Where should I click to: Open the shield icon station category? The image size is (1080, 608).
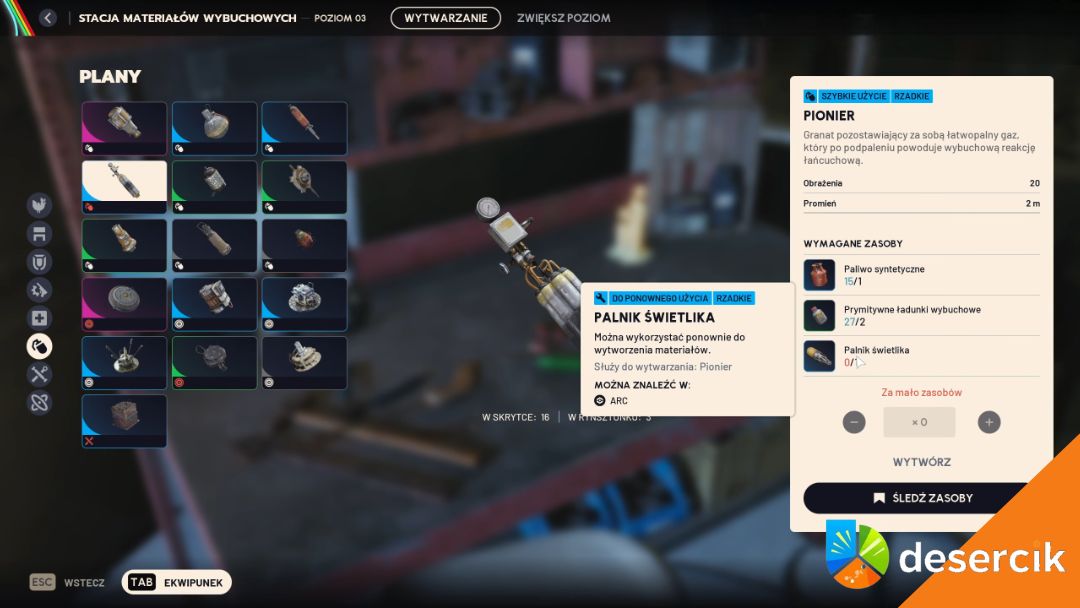pos(39,262)
